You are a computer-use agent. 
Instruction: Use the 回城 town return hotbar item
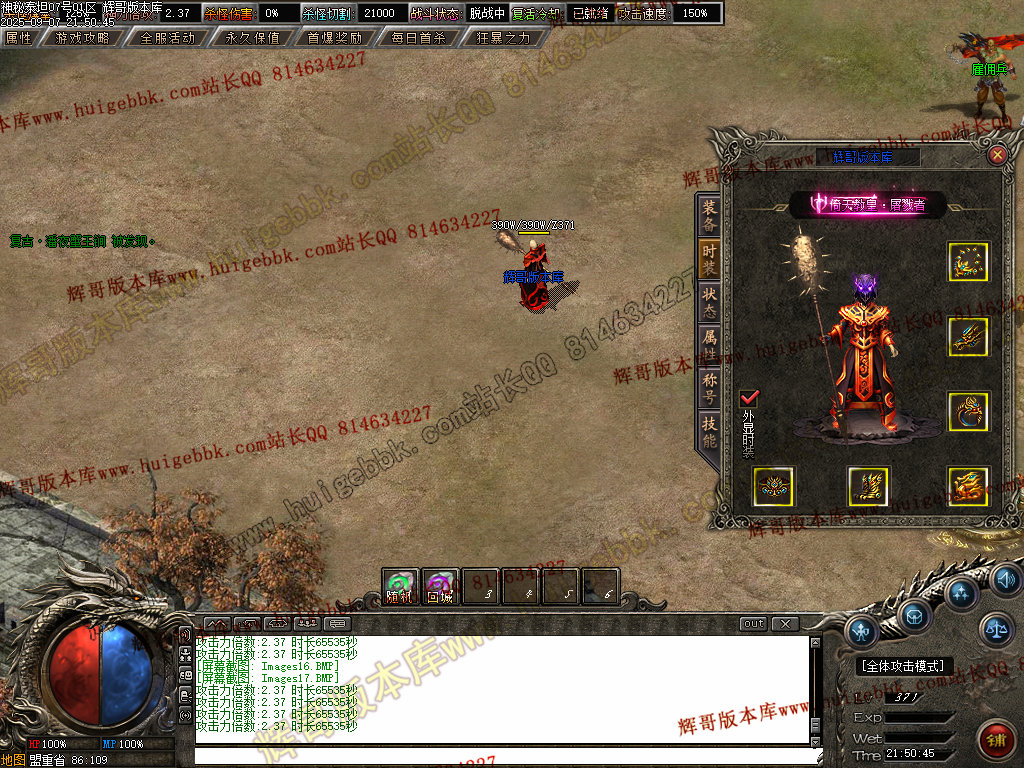point(440,586)
